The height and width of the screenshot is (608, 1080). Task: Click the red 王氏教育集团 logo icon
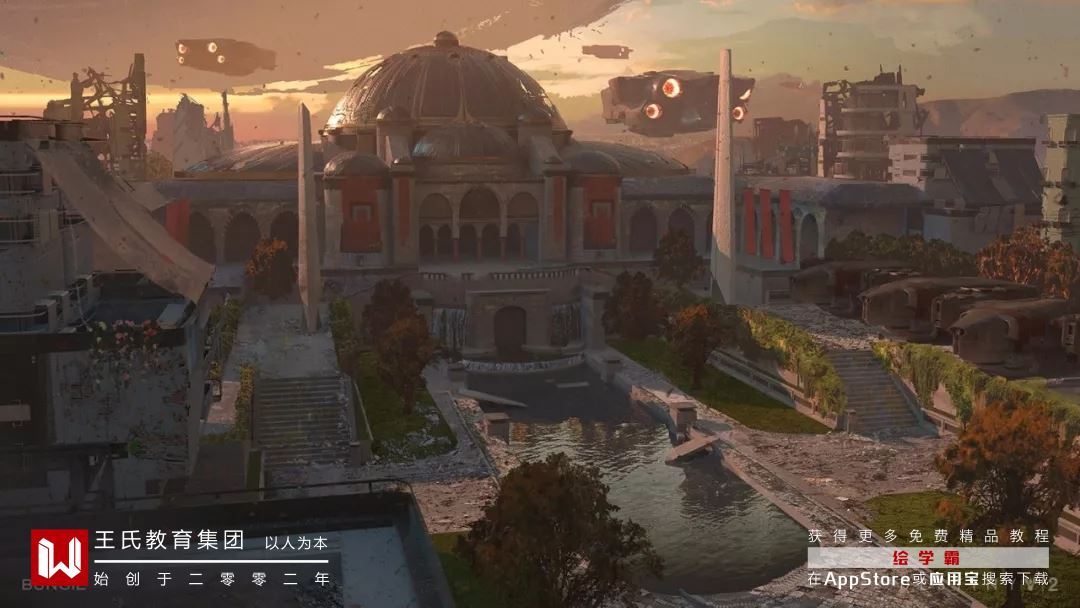[59, 557]
